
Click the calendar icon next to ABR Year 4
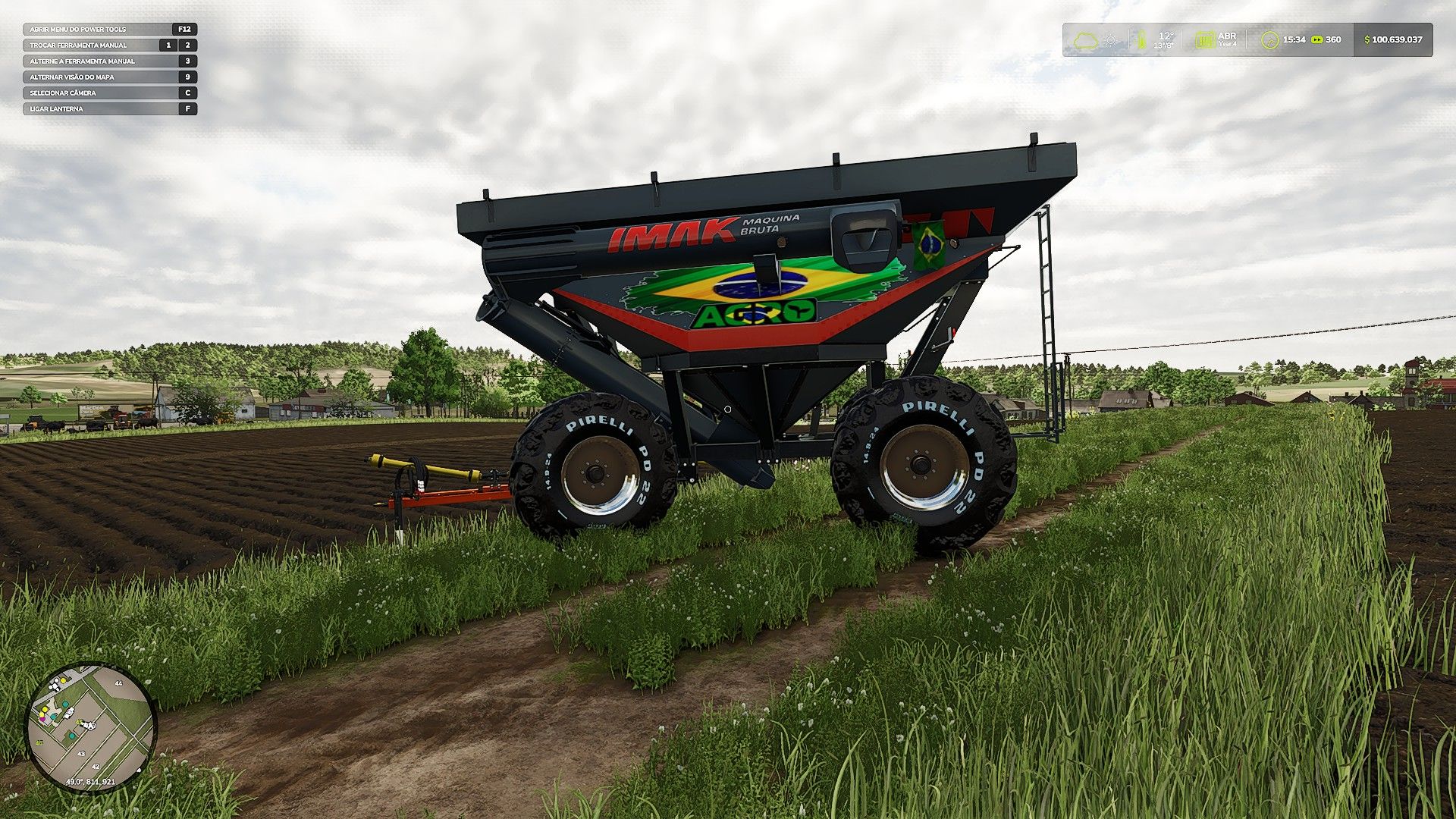tap(1207, 40)
